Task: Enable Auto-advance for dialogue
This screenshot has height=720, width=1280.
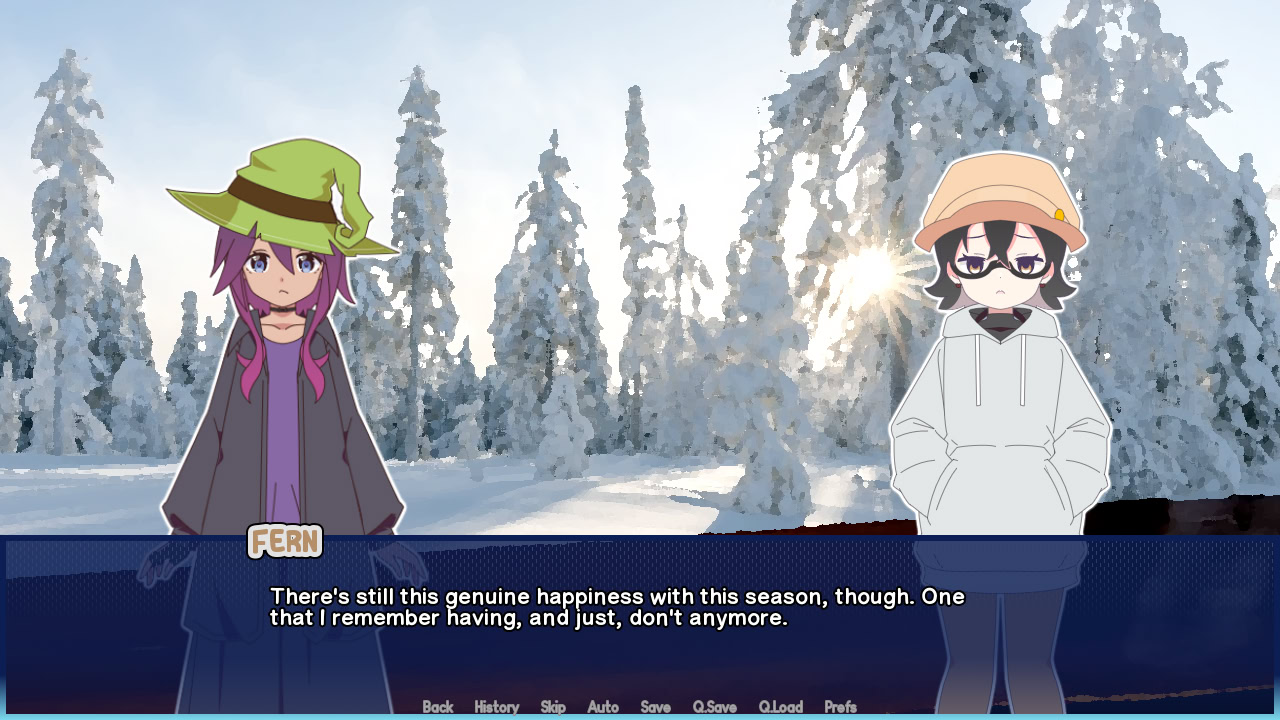Action: click(x=603, y=707)
